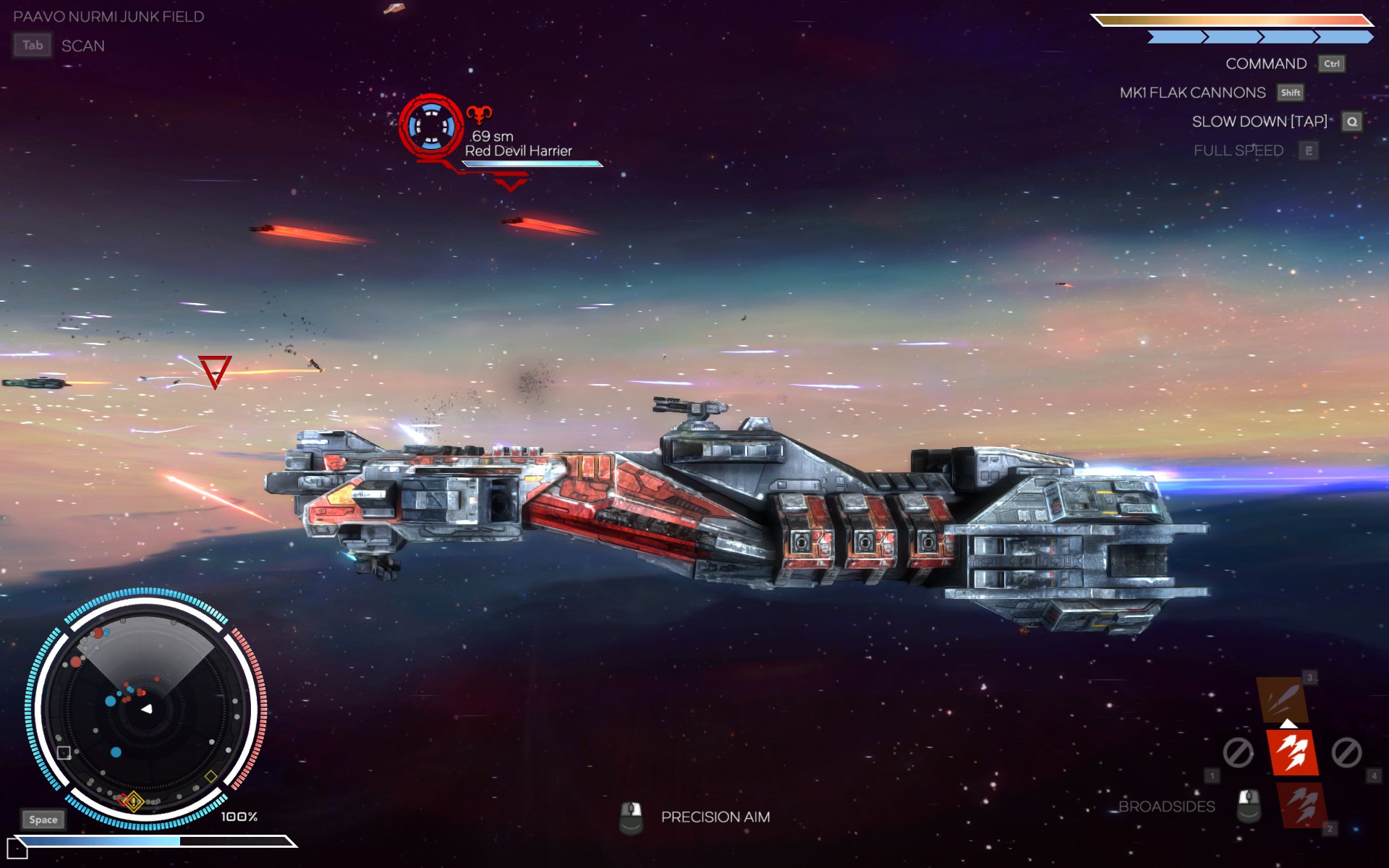Choose the brown single-missile weapon icon
The width and height of the screenshot is (1389, 868).
tap(1282, 699)
